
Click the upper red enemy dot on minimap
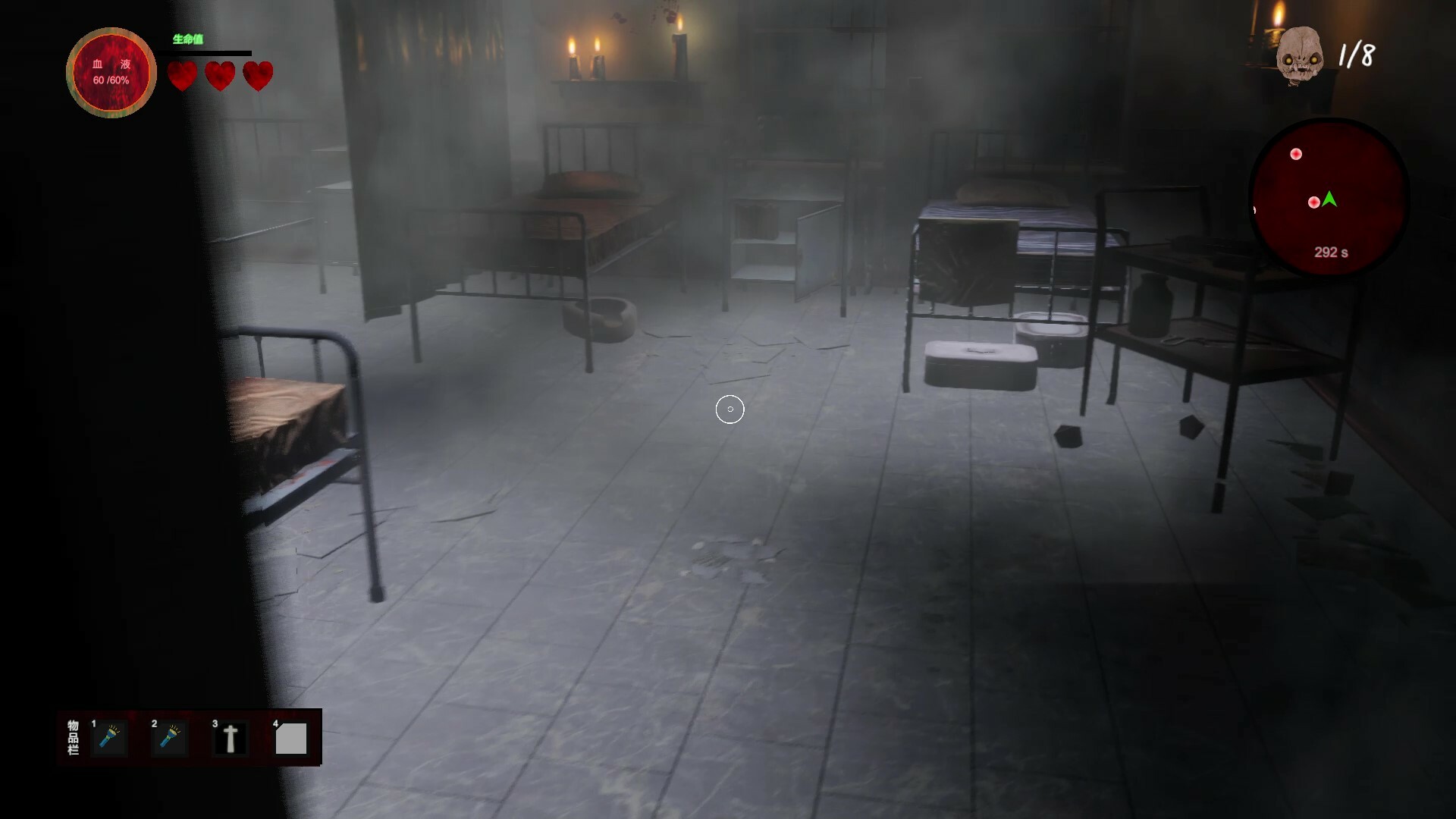tap(1297, 154)
